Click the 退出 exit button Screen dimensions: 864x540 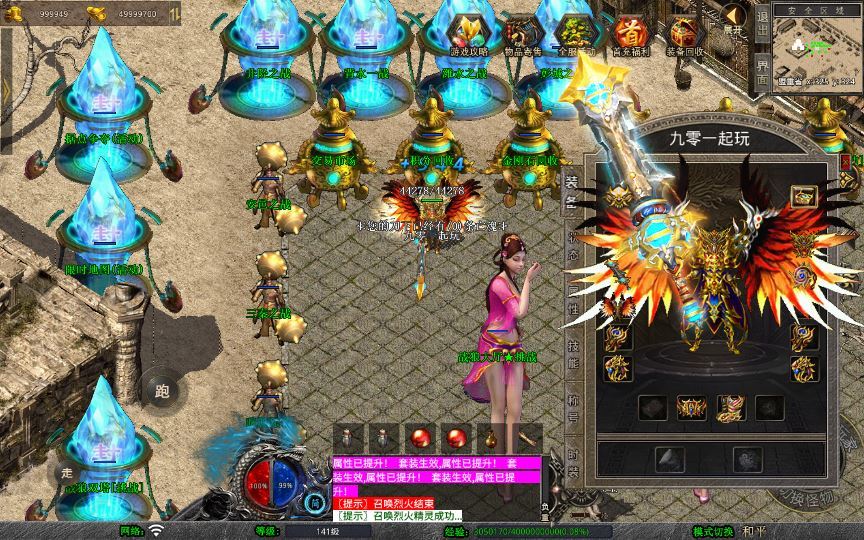point(762,20)
